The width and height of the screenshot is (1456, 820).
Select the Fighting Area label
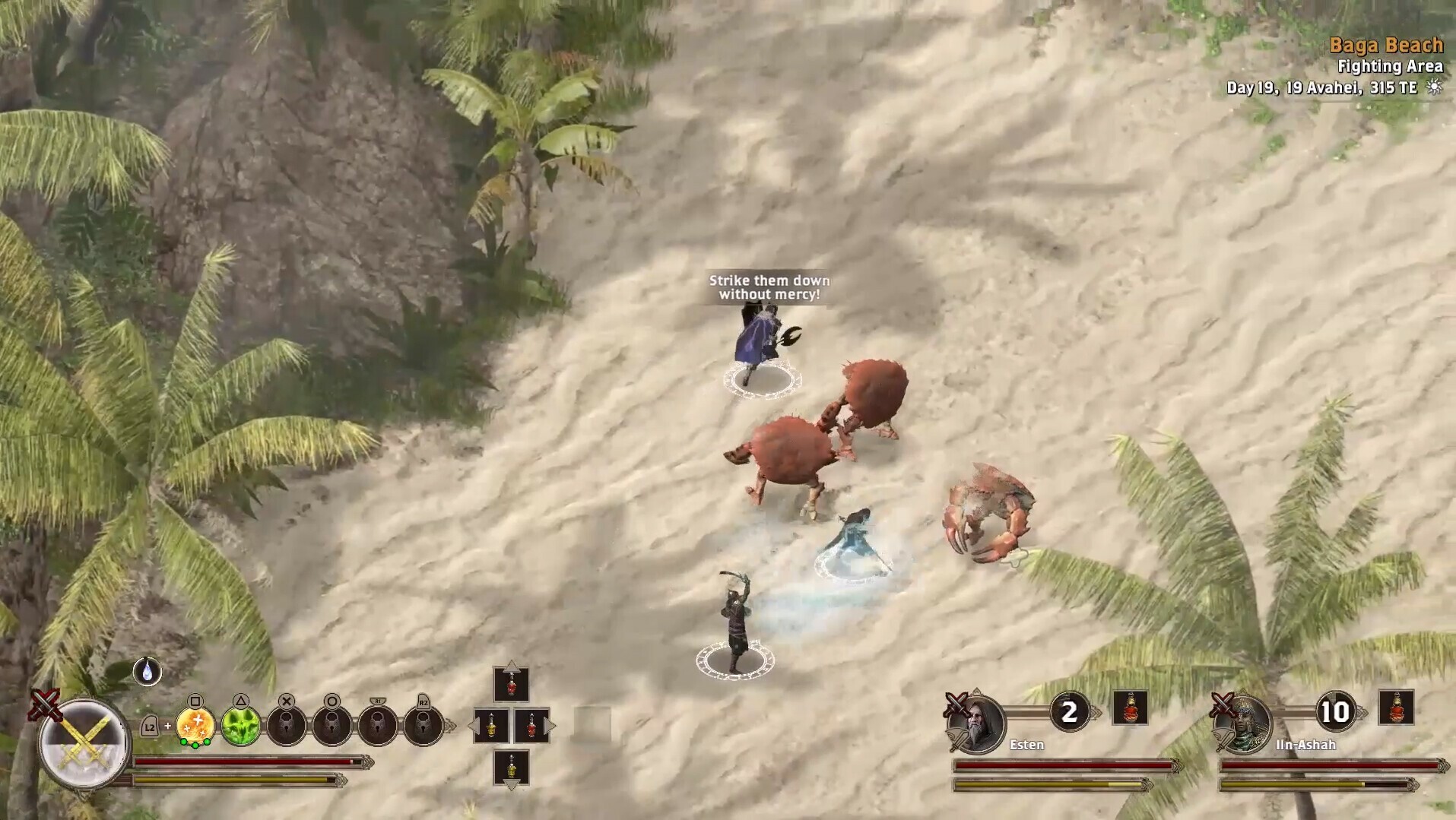tap(1391, 67)
